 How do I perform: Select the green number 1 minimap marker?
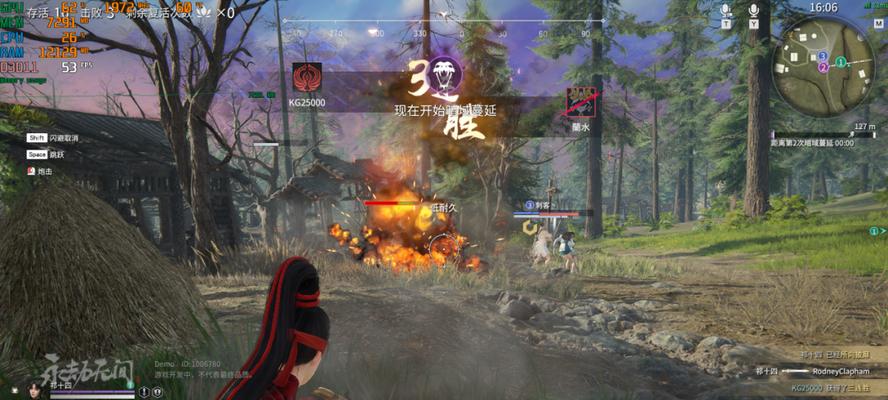click(x=841, y=61)
